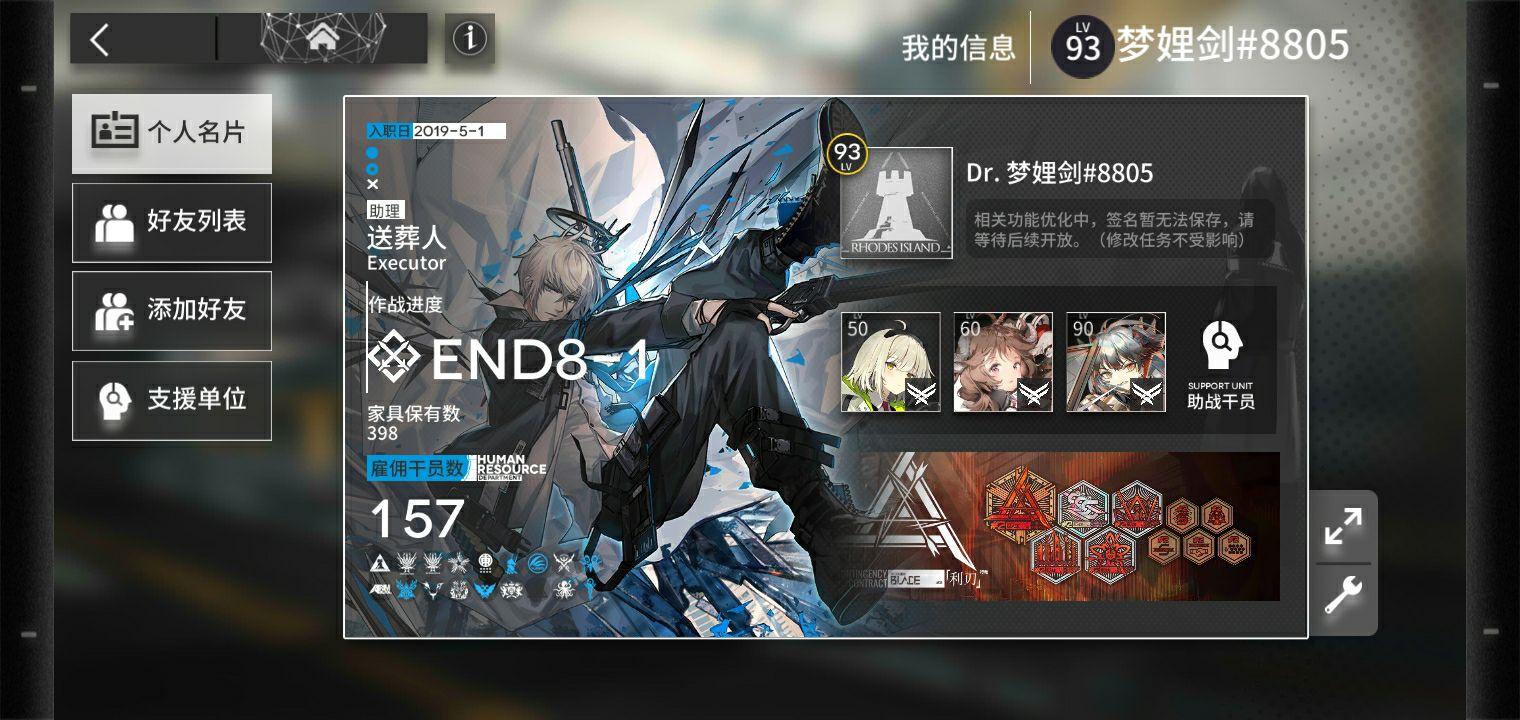Switch to the 个人名片 tab

[171, 134]
